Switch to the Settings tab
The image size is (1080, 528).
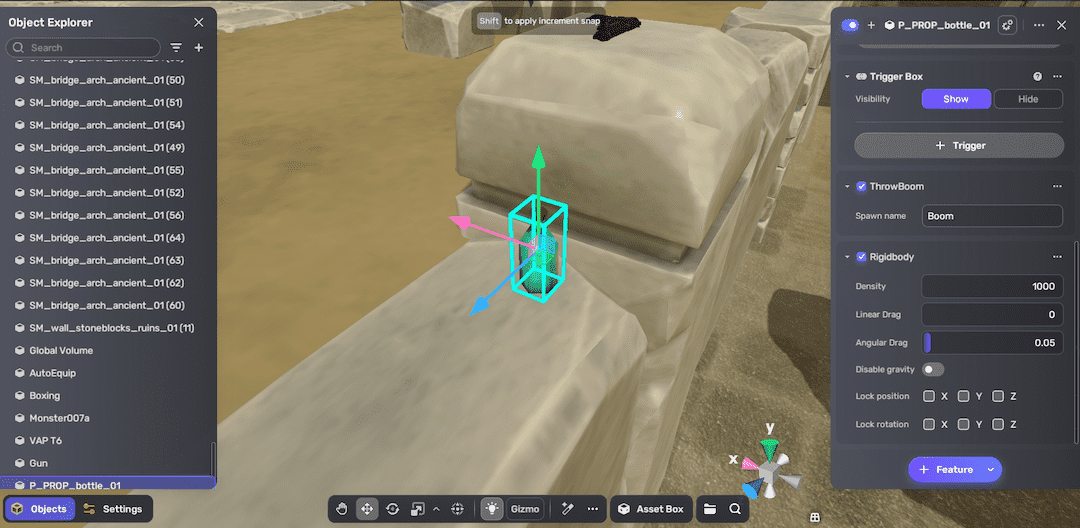(112, 509)
